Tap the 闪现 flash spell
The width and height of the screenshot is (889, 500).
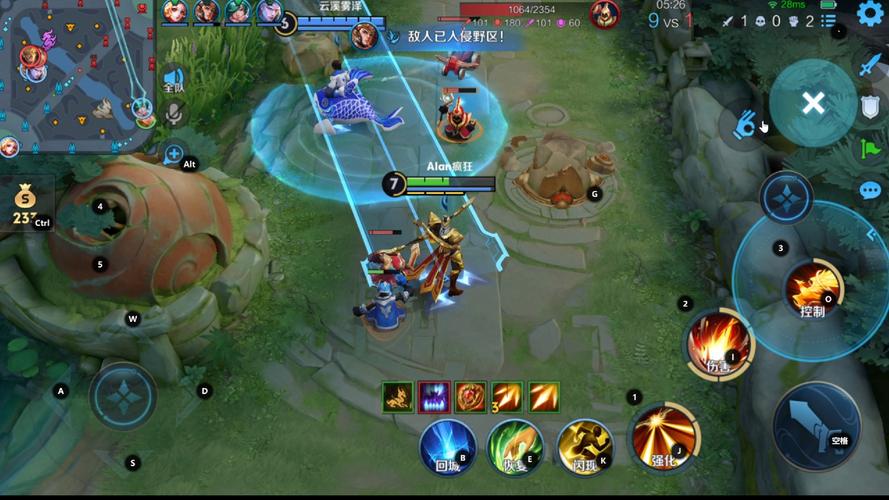point(585,446)
